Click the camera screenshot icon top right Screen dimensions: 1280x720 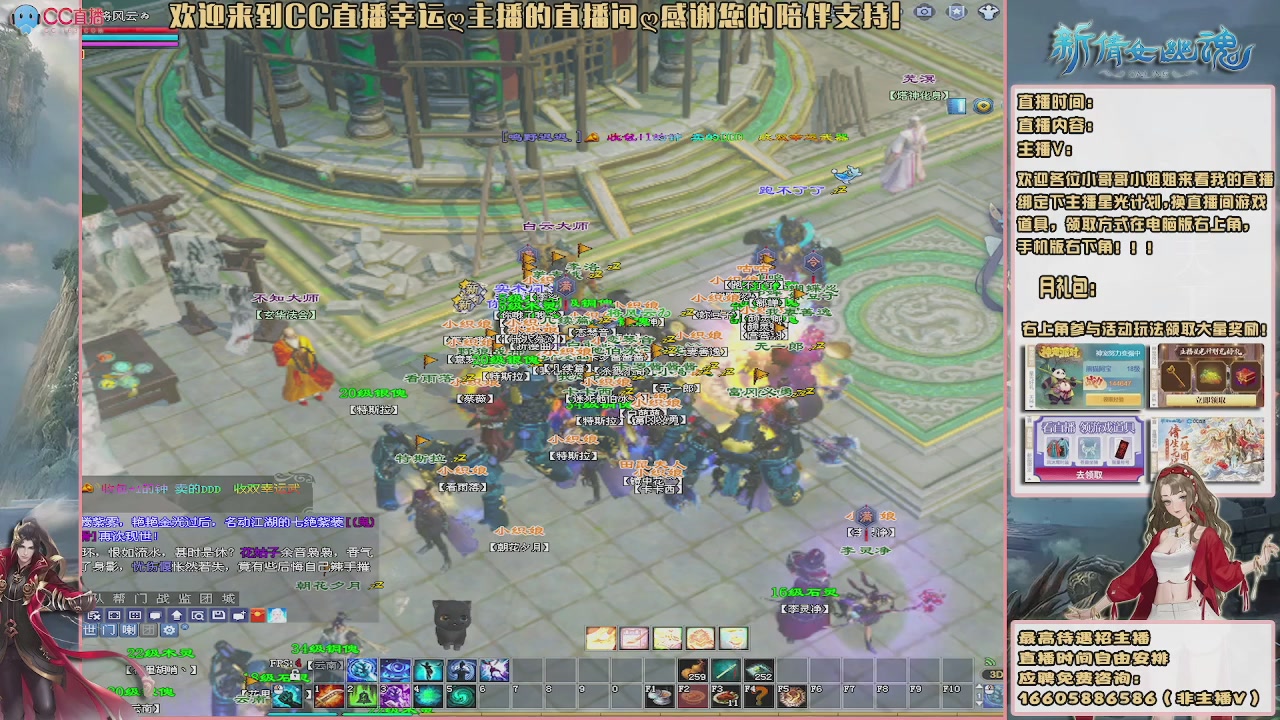(x=924, y=12)
